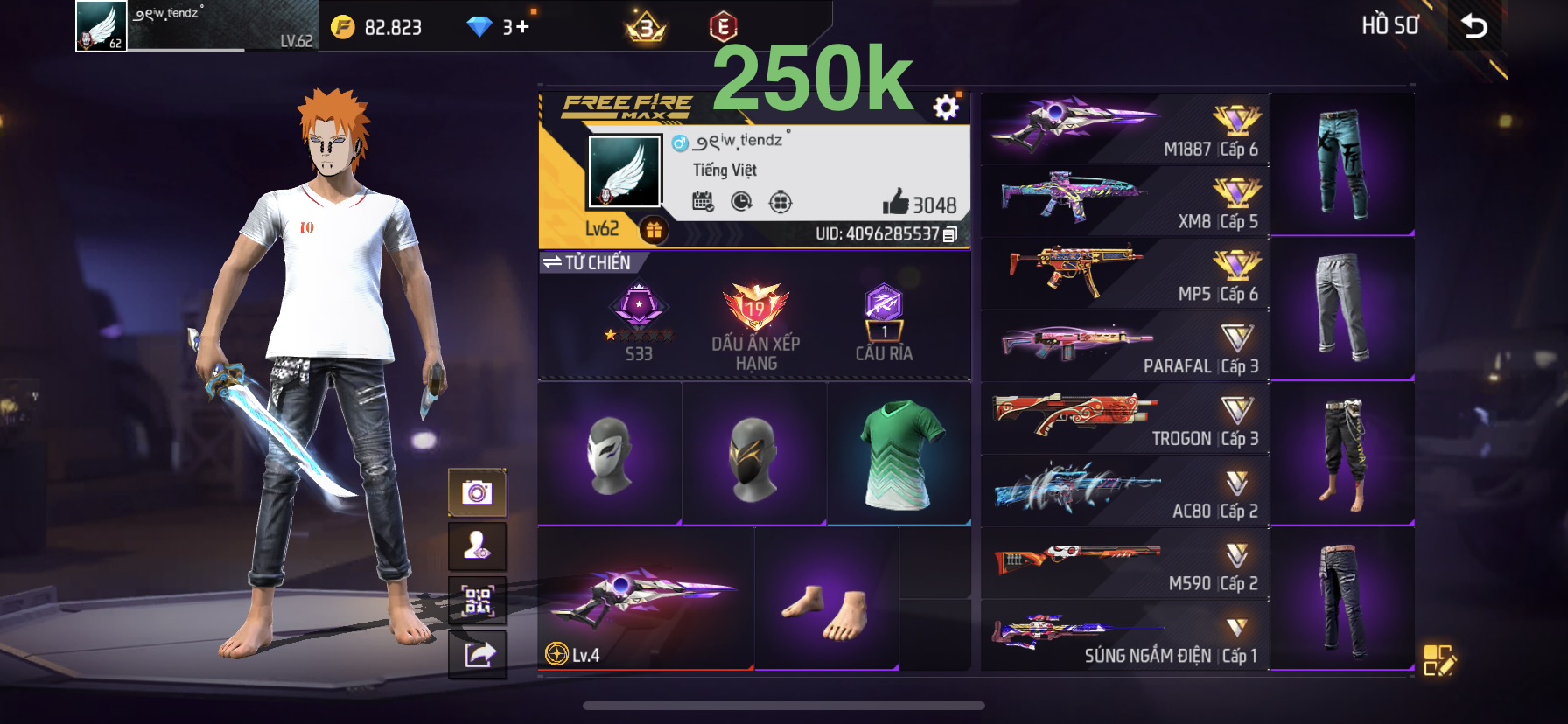Screen dimensions: 1568x724
Task: Choose the MP5 Cấp 6 skin
Action: [1124, 274]
